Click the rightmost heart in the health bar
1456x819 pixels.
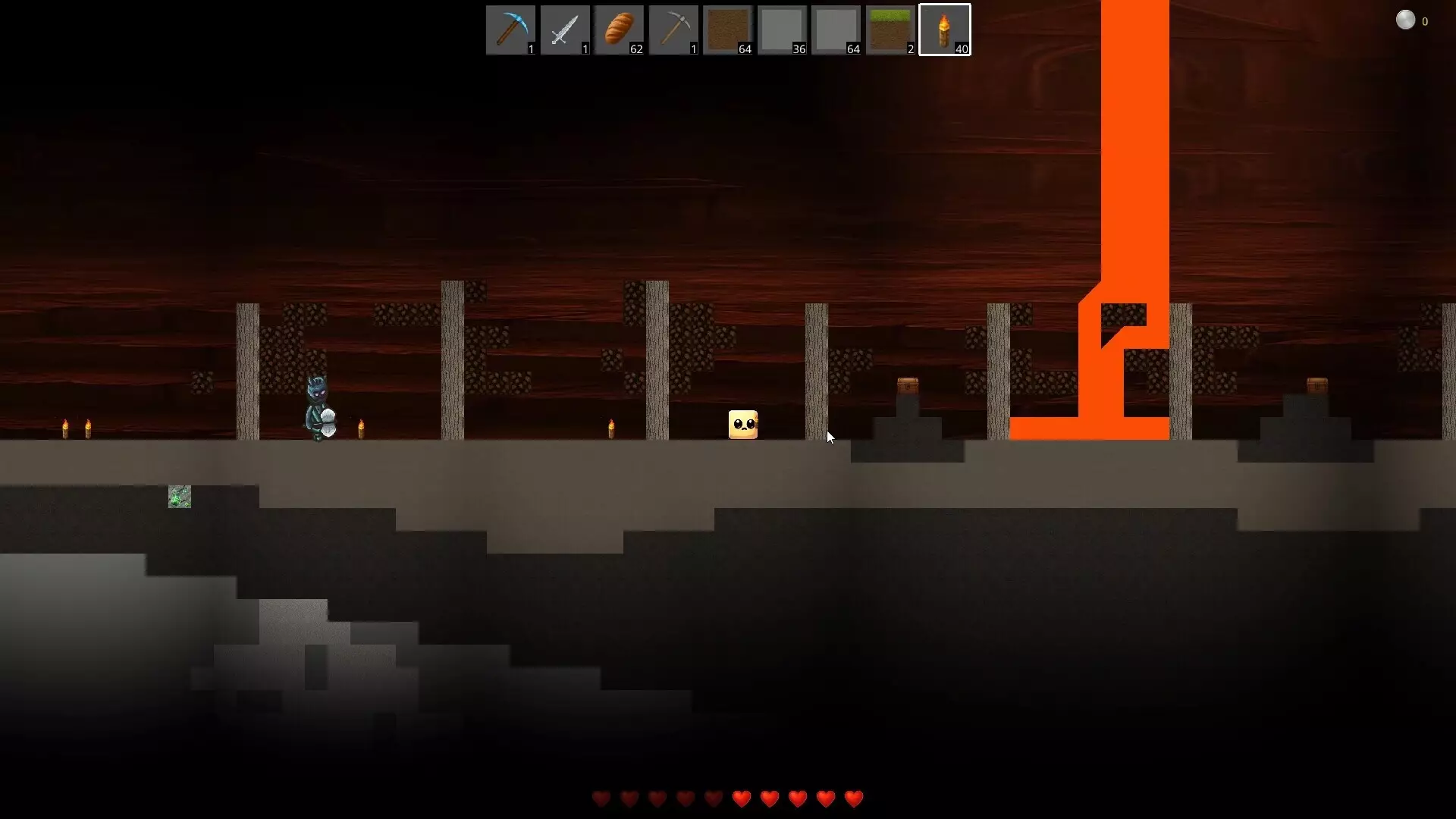coord(854,799)
